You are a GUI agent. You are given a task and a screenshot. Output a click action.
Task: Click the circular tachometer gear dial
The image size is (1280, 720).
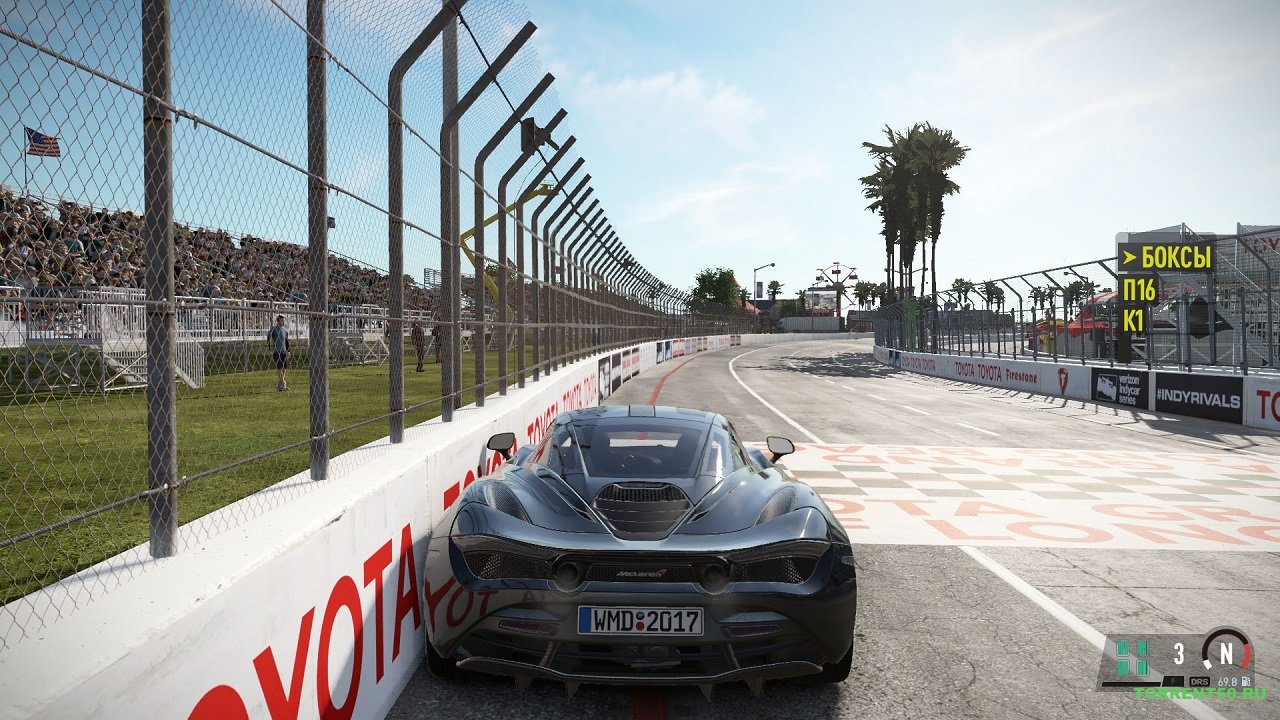coord(1226,652)
